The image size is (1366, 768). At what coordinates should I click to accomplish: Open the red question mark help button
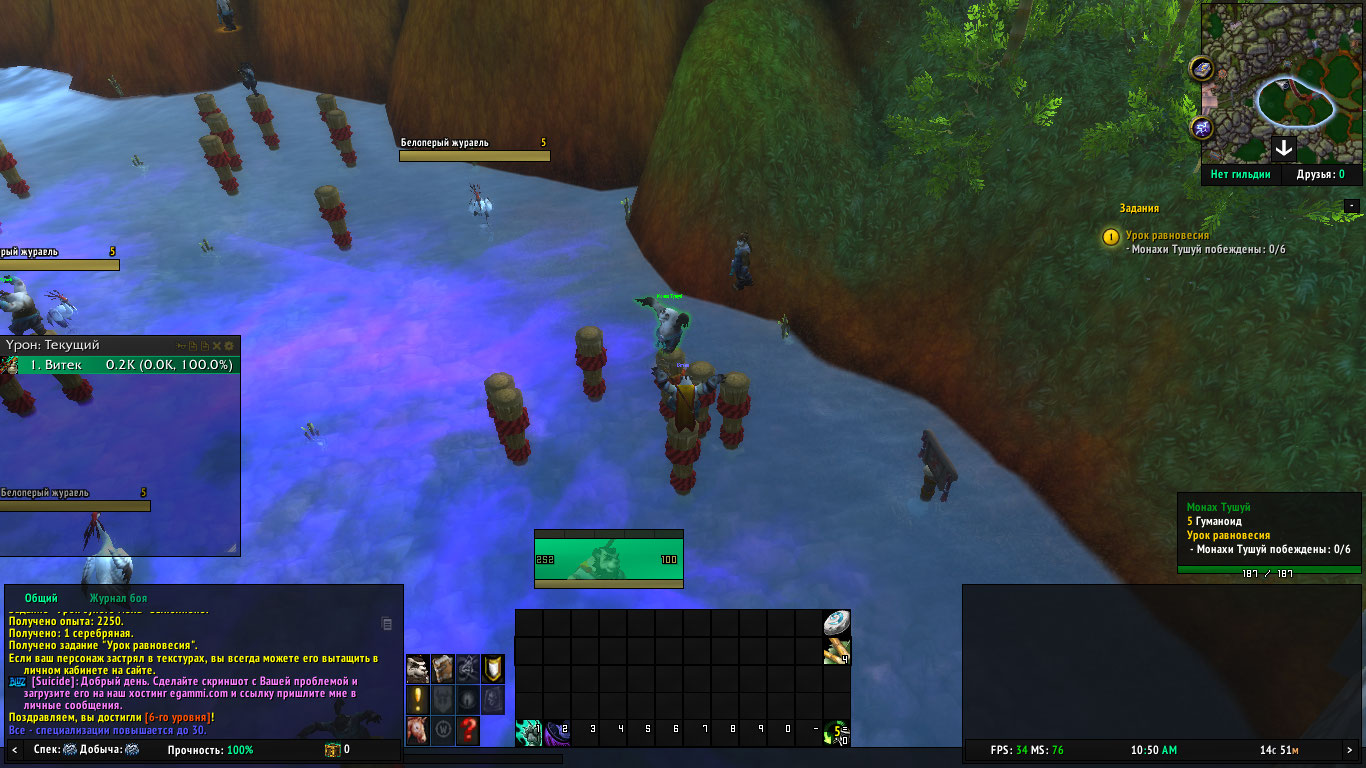pos(467,730)
